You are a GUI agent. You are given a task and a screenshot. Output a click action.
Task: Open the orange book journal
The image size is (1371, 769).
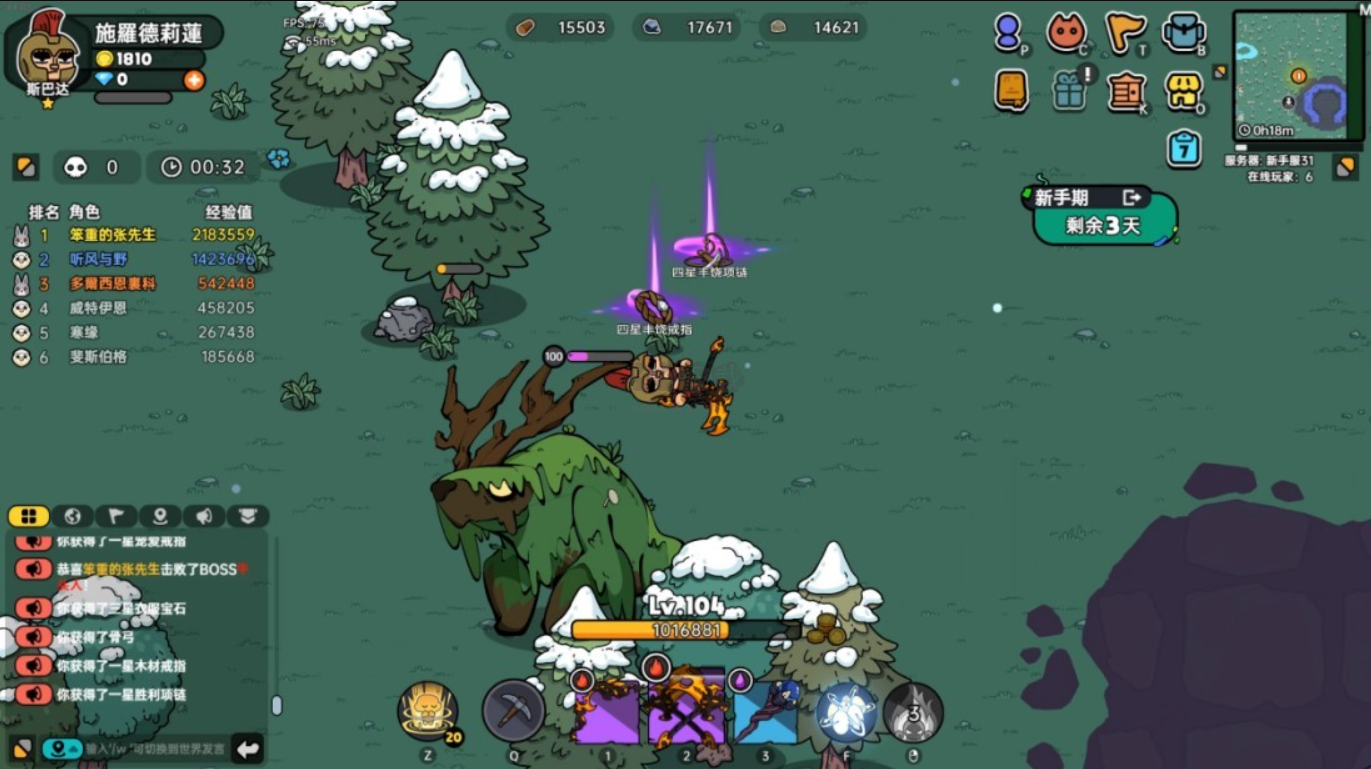click(1011, 90)
